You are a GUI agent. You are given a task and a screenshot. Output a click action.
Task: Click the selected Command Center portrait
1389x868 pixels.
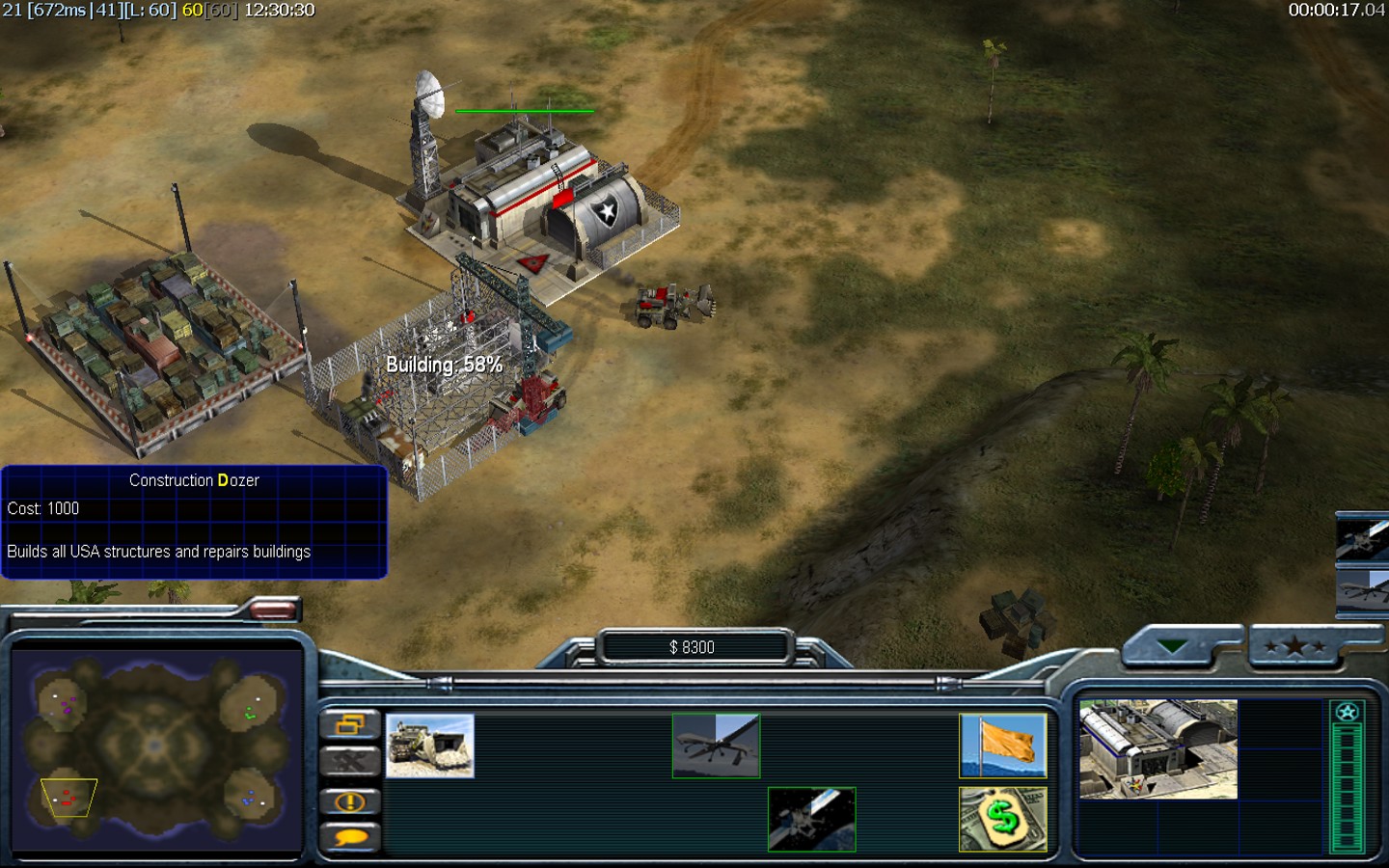coord(1157,749)
